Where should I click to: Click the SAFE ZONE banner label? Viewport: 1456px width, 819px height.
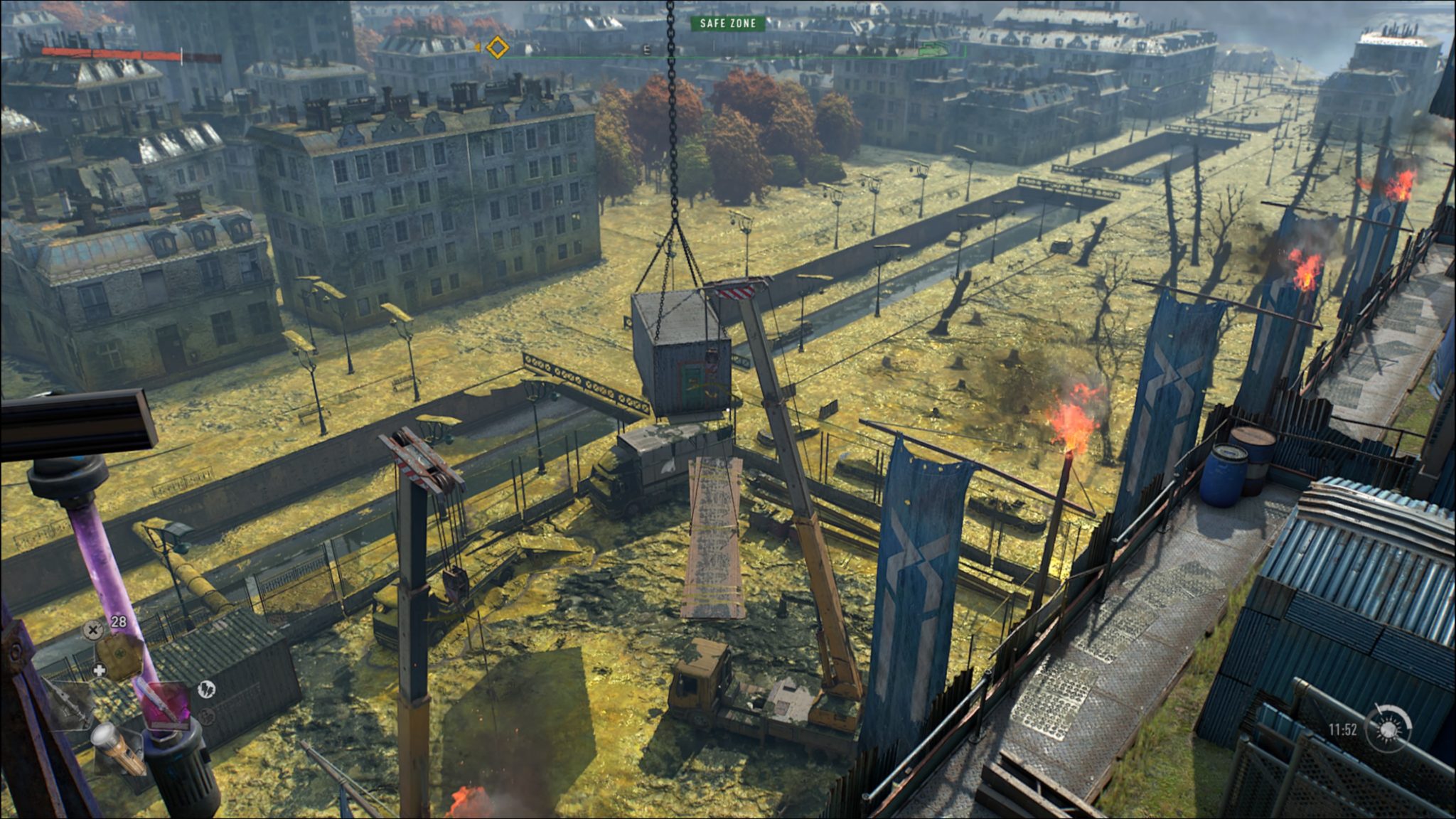tap(727, 23)
